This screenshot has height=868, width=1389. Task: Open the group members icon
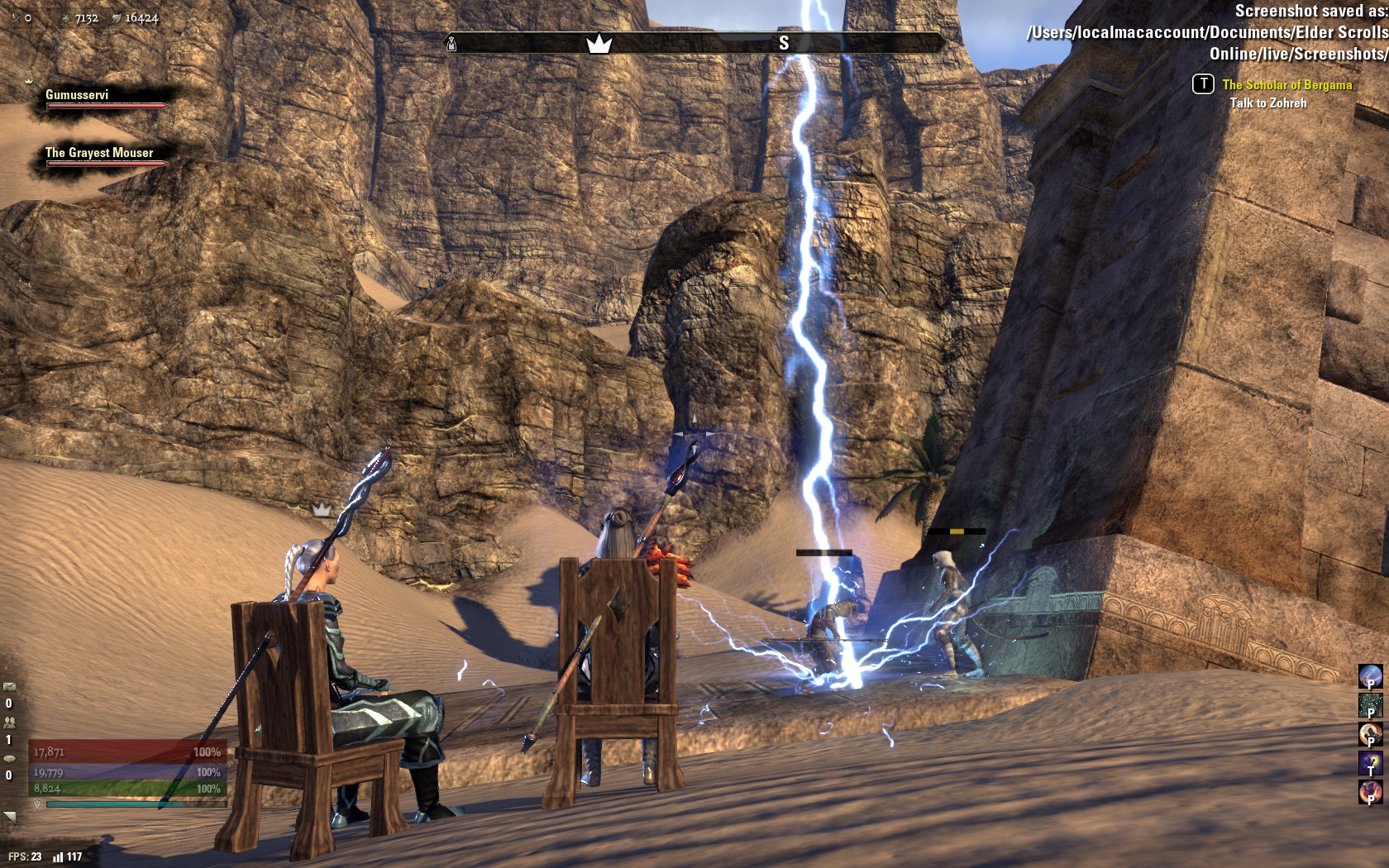(9, 722)
